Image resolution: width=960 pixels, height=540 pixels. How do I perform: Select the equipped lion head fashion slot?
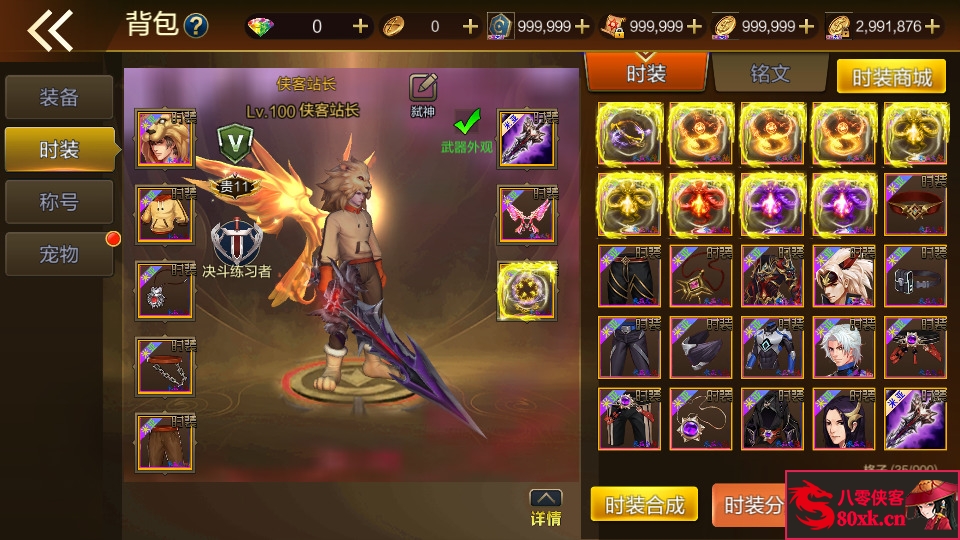165,139
